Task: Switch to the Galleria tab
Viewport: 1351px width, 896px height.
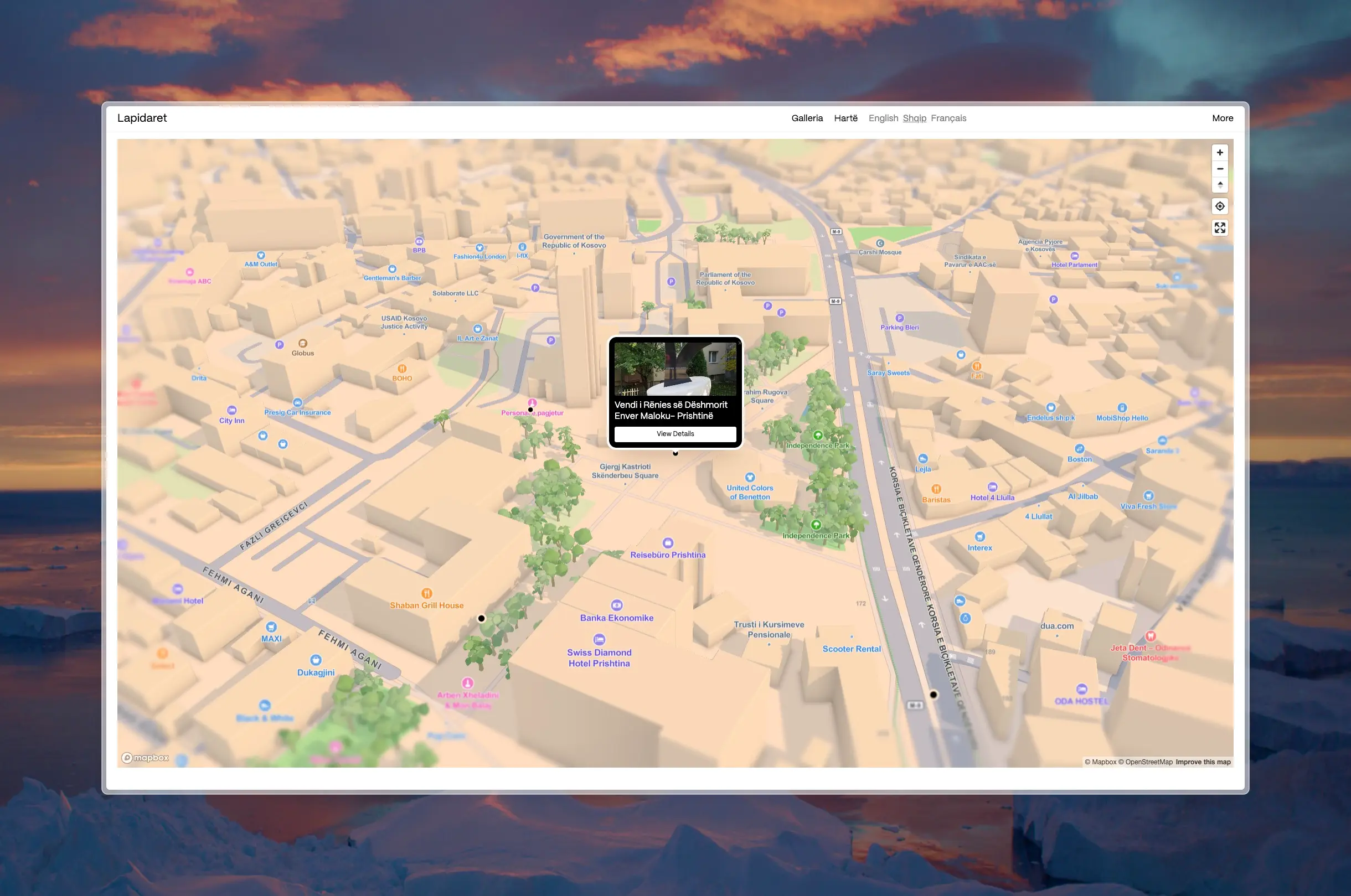Action: coord(807,118)
